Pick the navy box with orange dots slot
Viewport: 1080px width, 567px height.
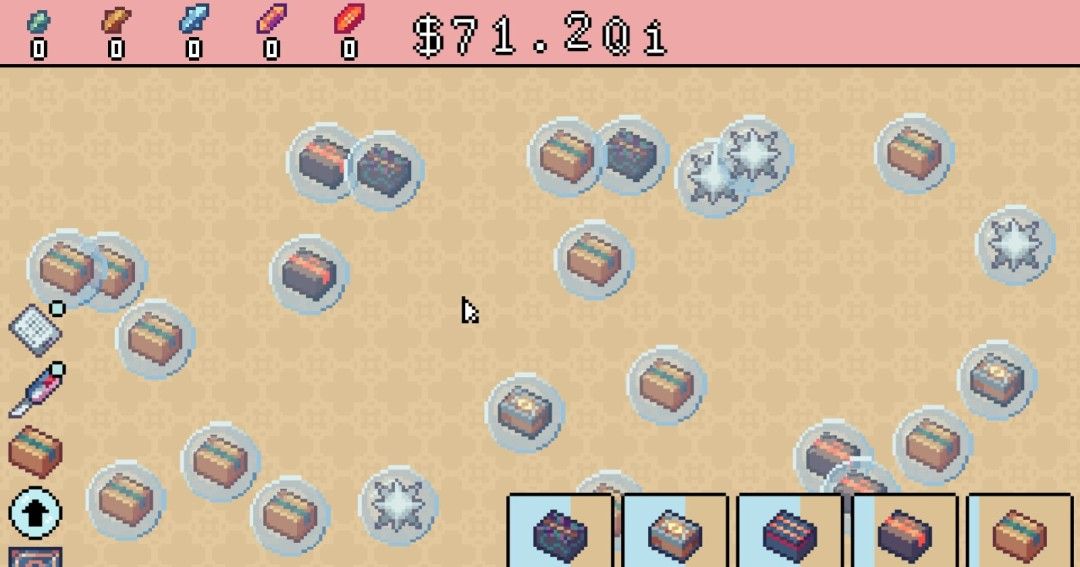790,532
